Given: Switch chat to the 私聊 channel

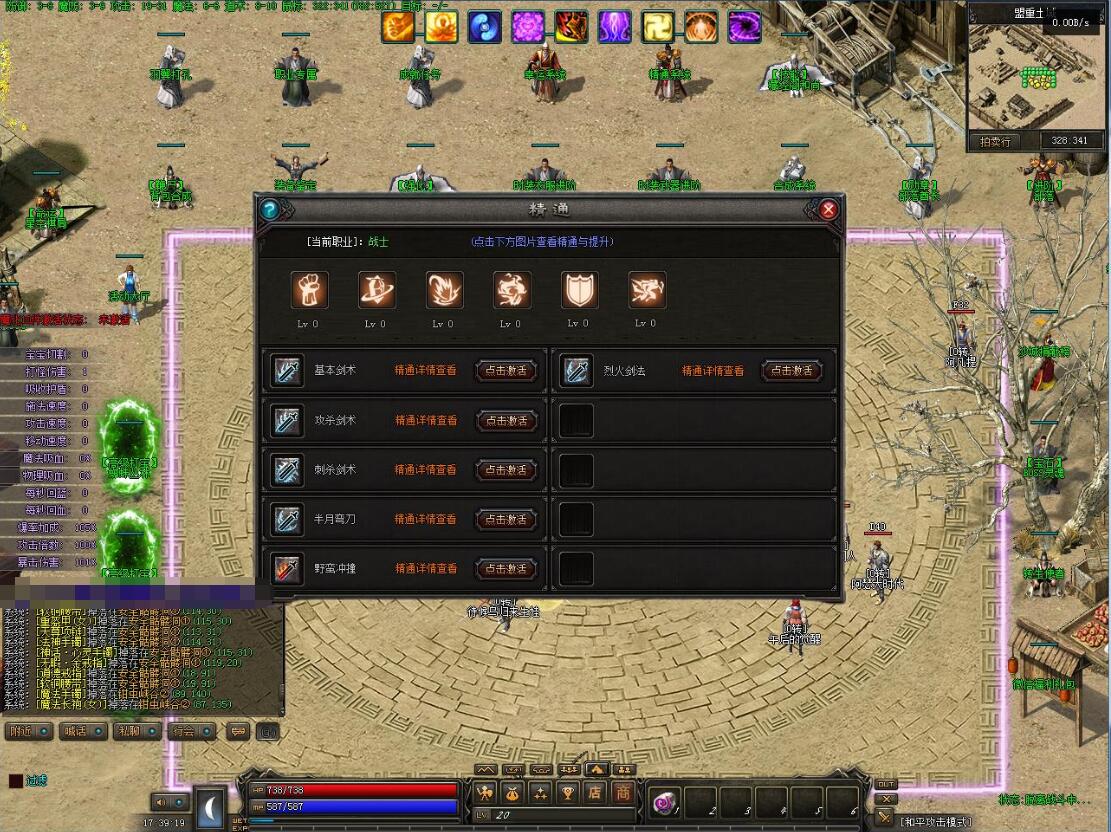Looking at the screenshot, I should 136,731.
